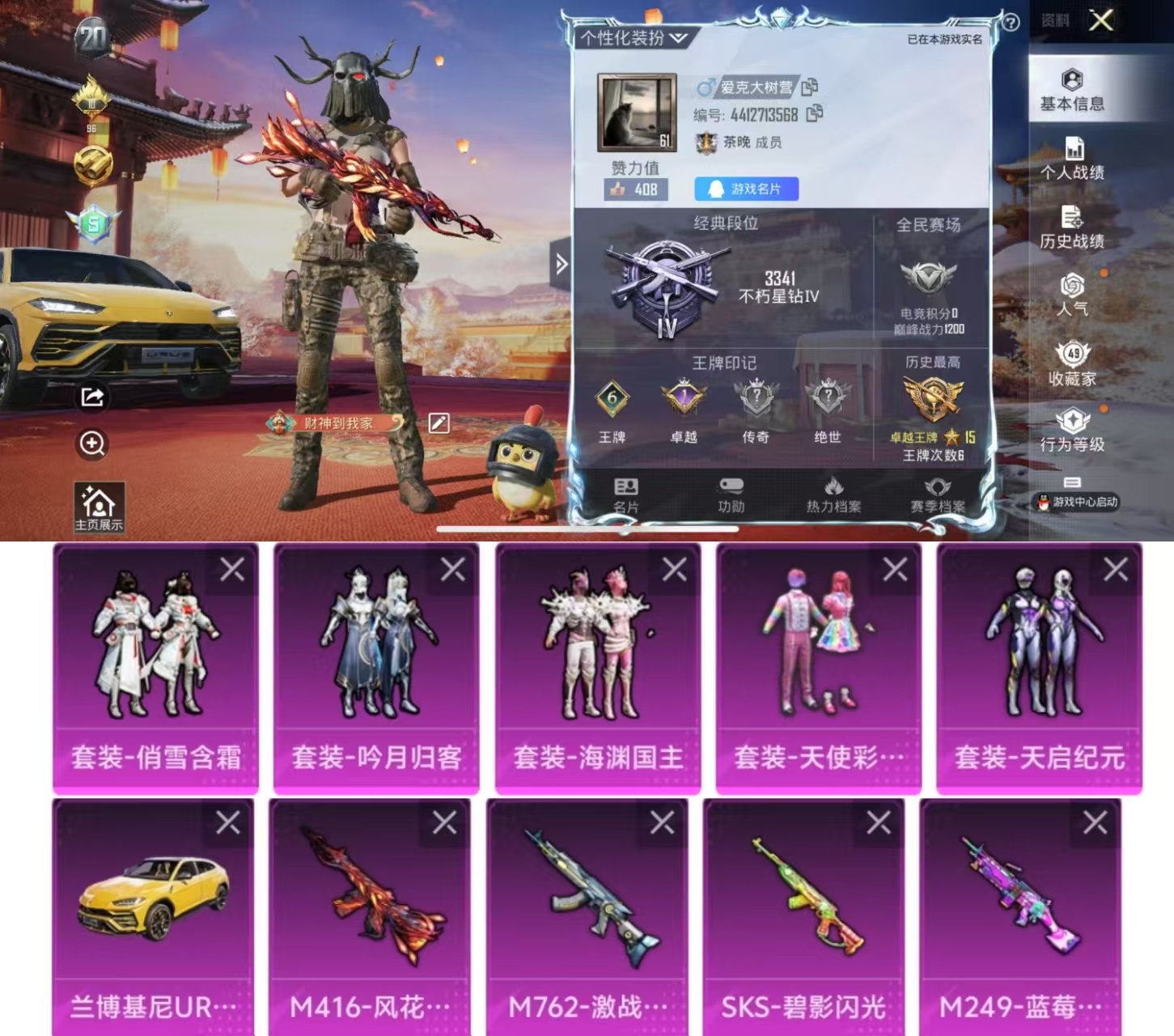Open the 热力档案 tab

pyautogui.click(x=833, y=495)
